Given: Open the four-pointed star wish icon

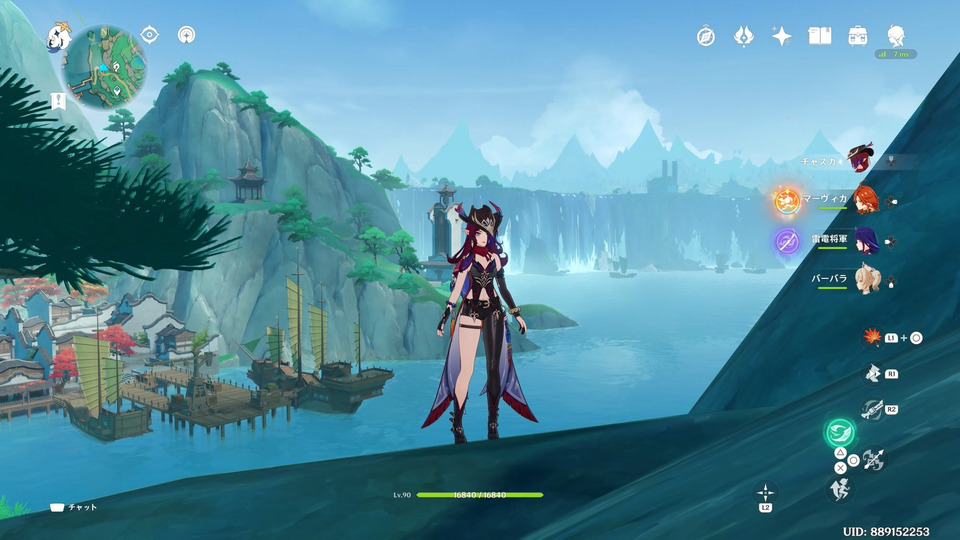Looking at the screenshot, I should (781, 36).
